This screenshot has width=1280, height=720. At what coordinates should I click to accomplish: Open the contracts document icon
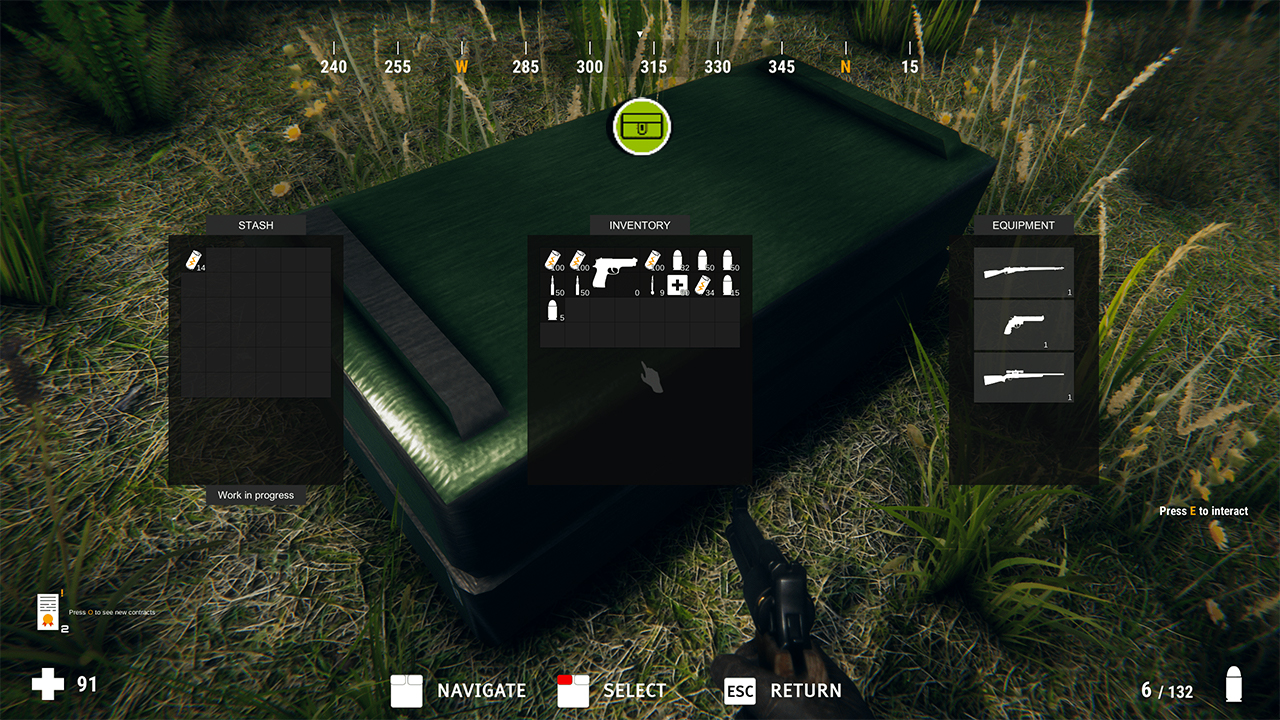[47, 610]
